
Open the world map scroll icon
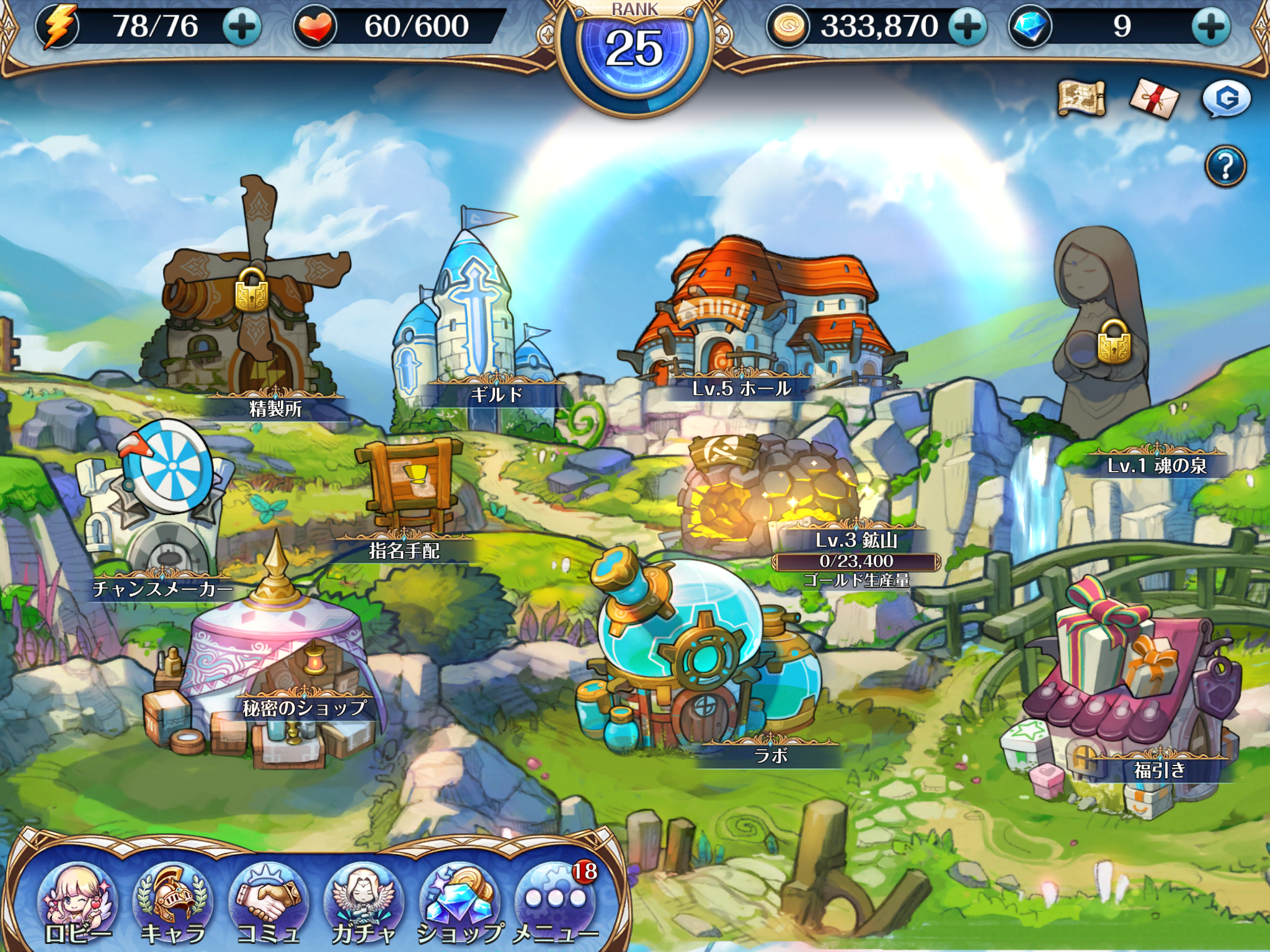pyautogui.click(x=1081, y=99)
